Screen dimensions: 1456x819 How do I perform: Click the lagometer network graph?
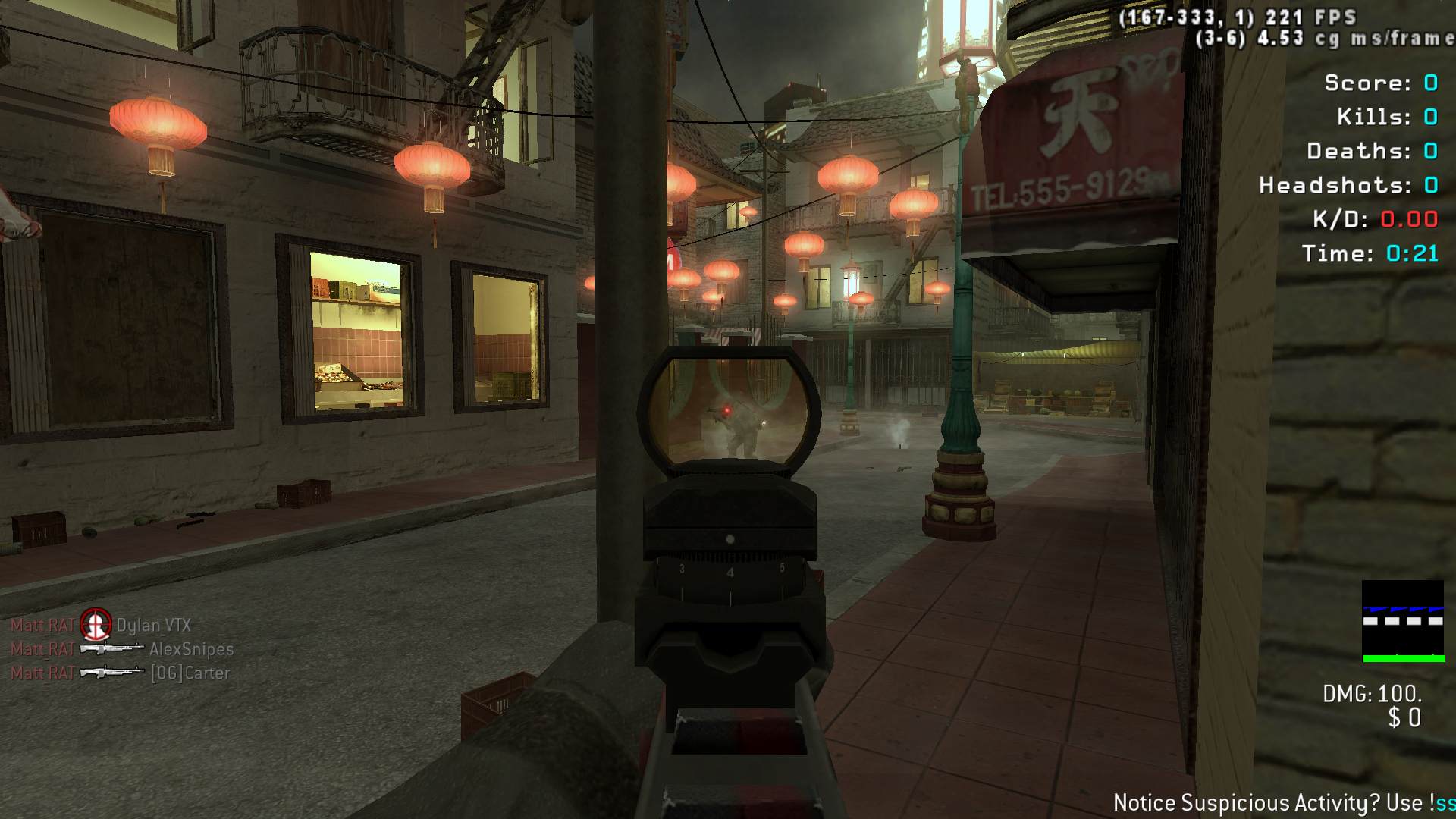pyautogui.click(x=1402, y=621)
